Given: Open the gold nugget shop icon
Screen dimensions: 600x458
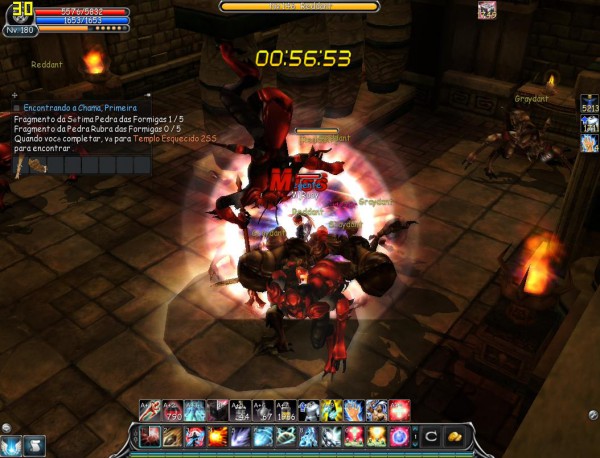Looking at the screenshot, I should 454,436.
